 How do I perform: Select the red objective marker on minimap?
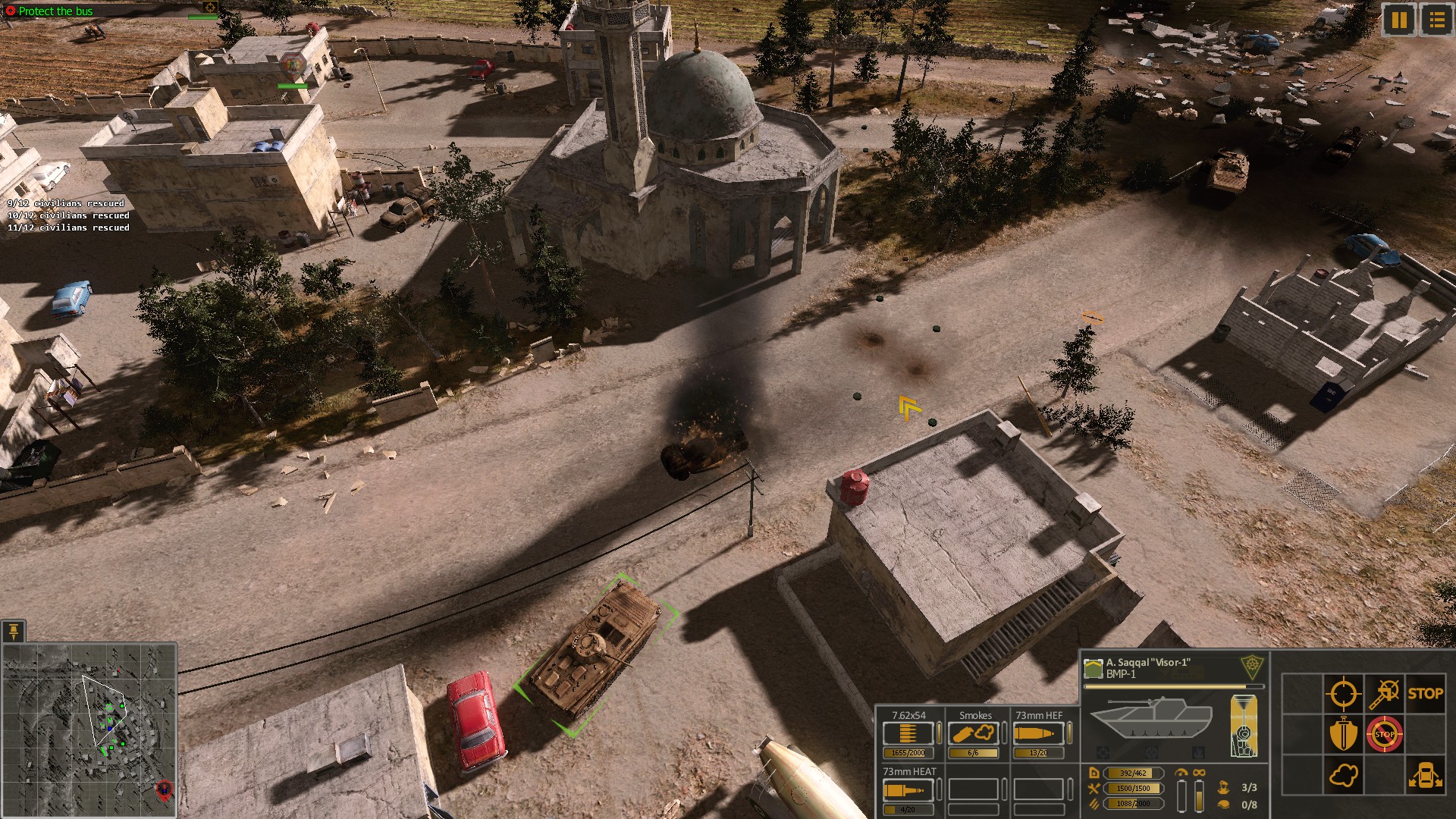click(x=163, y=790)
